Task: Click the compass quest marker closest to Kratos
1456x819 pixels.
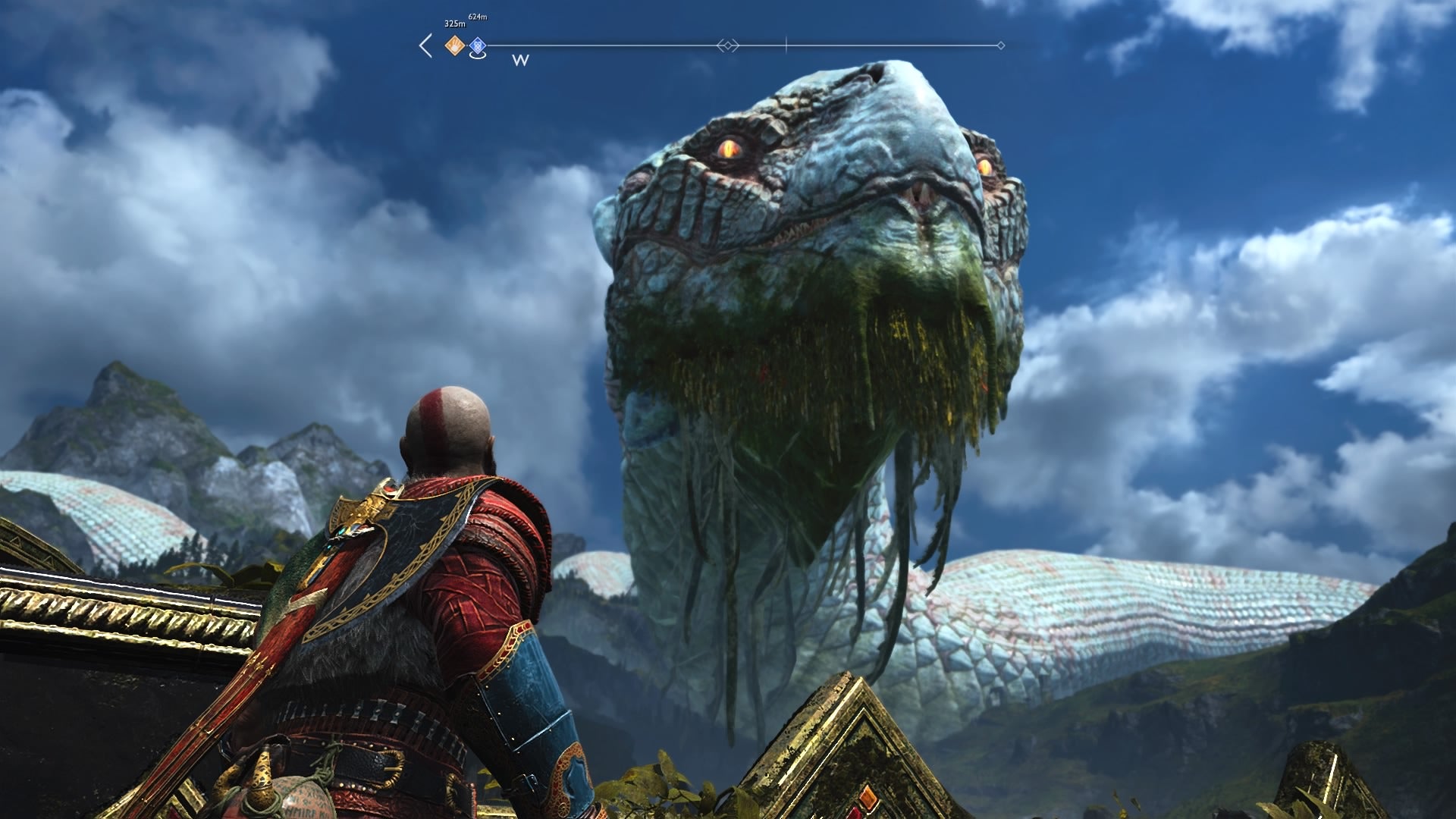Action: 453,44
